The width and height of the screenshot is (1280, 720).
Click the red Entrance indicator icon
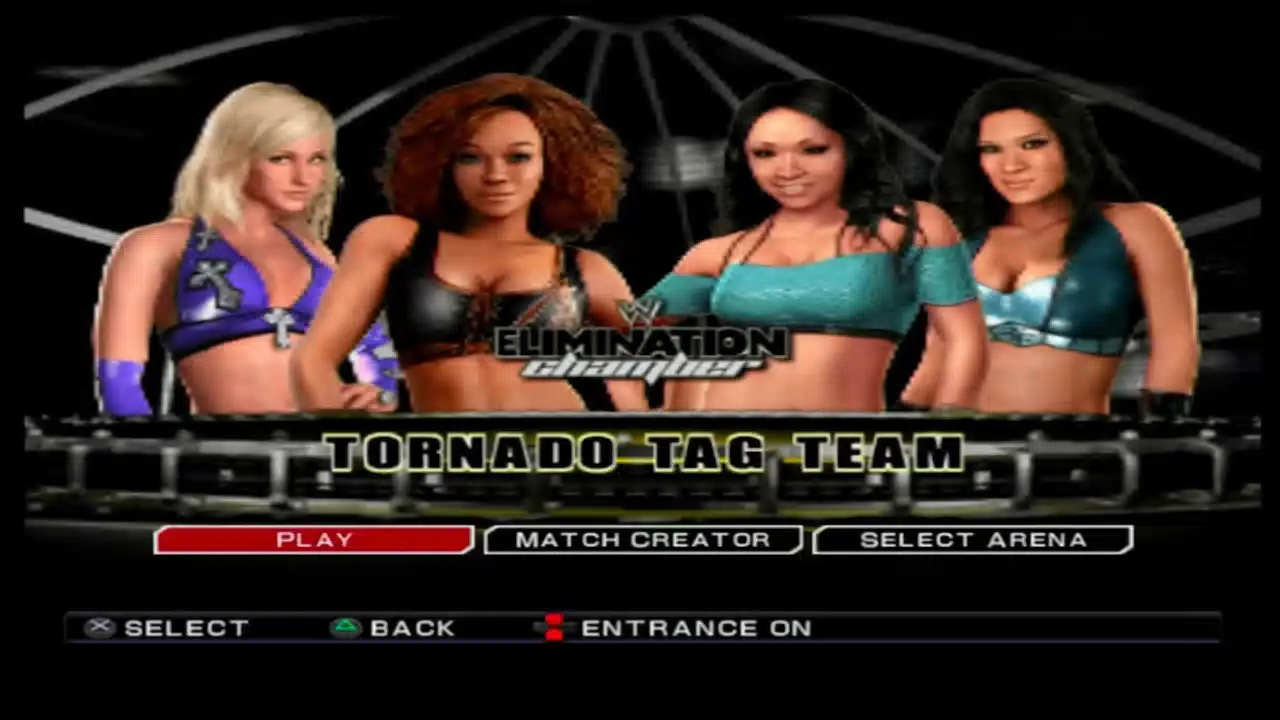tap(554, 627)
